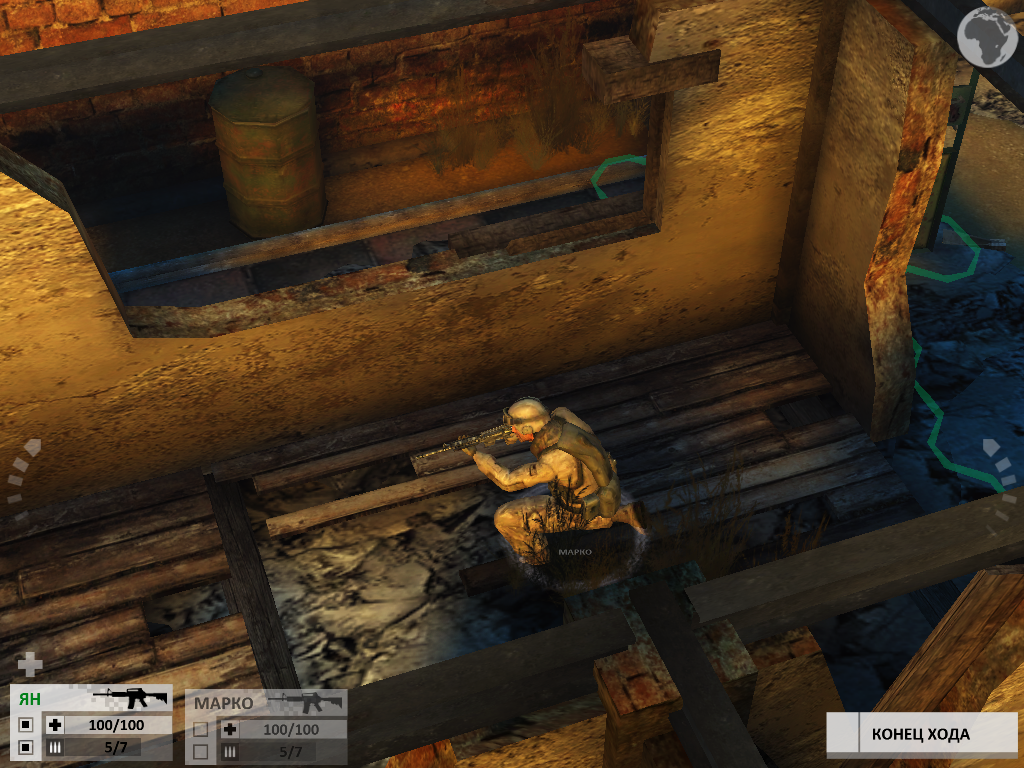Click ЯН's assault rifle weapon icon
Screen dimensions: 1024x768
click(x=128, y=698)
